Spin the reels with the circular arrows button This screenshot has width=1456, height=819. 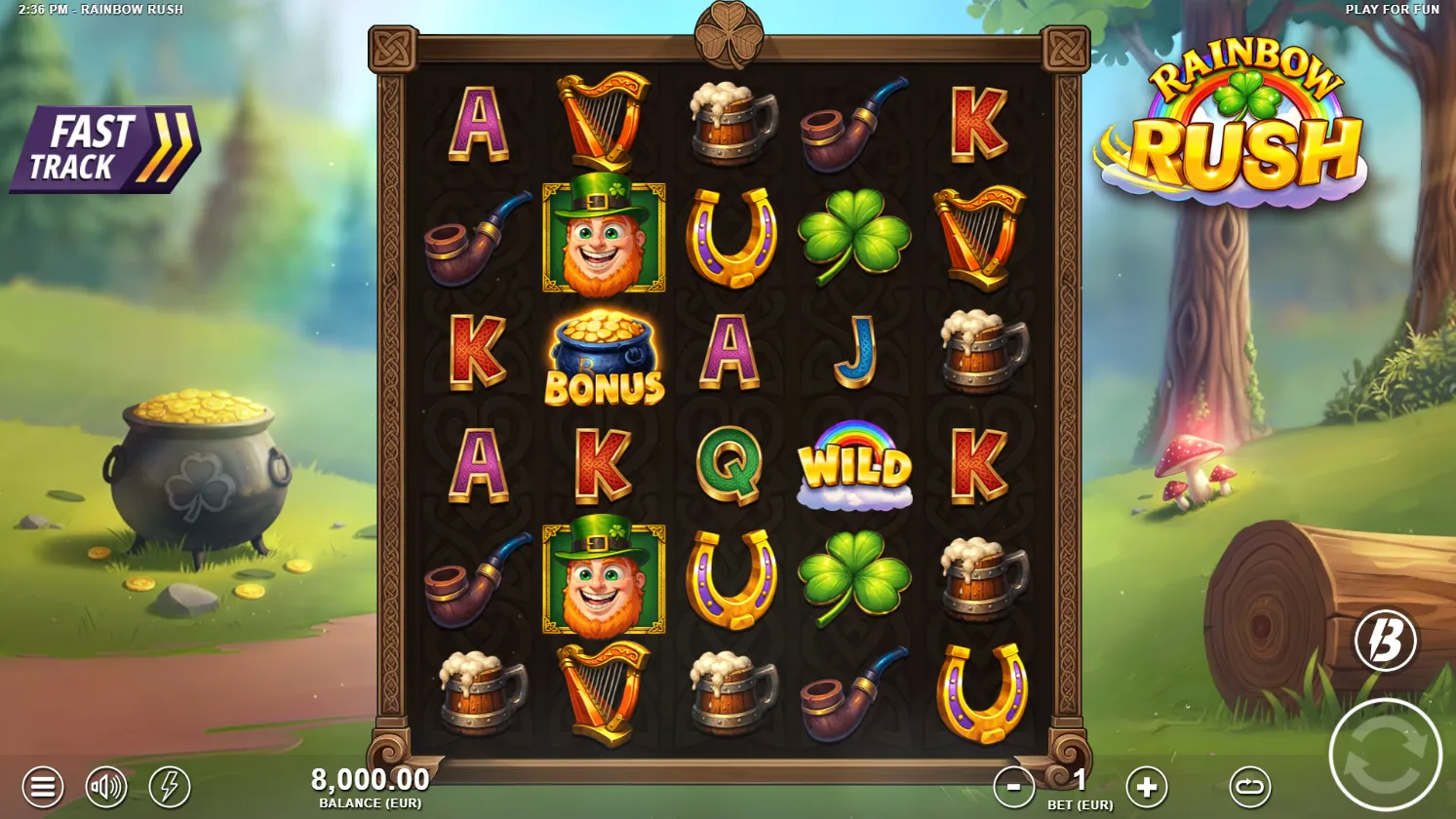pyautogui.click(x=1385, y=755)
